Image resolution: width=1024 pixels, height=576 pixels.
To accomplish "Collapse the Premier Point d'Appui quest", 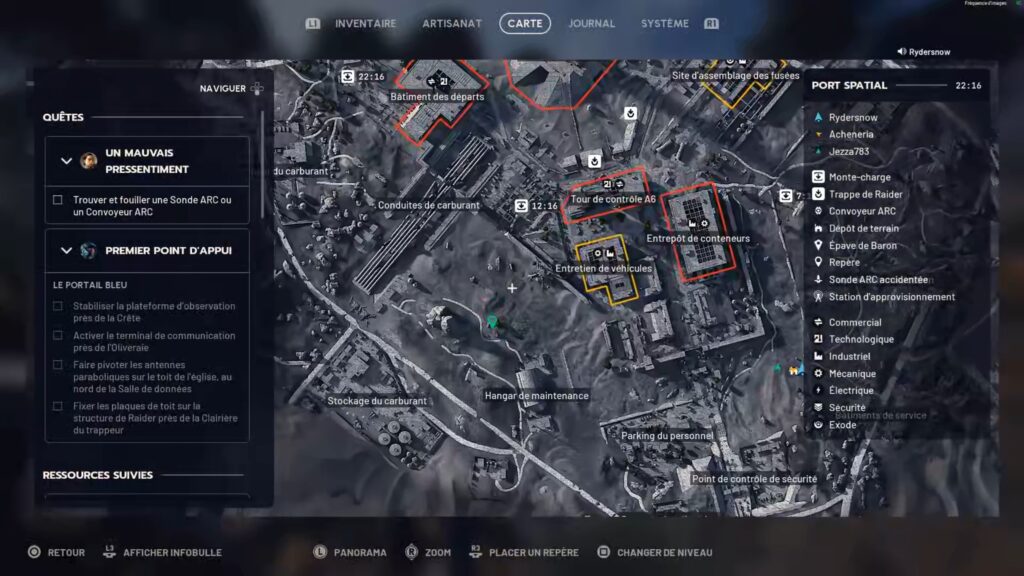I will tap(67, 250).
